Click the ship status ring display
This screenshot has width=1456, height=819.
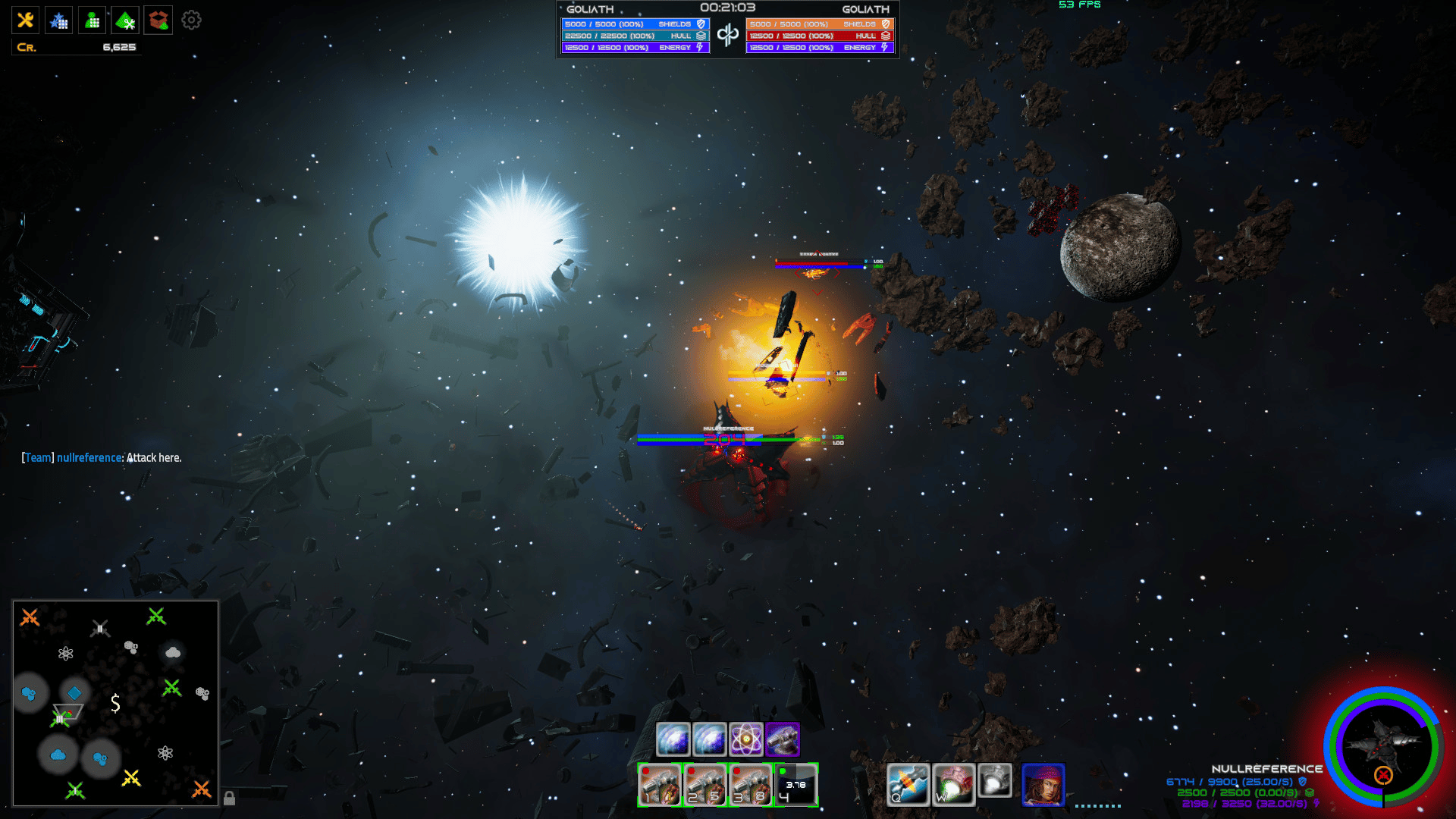(x=1383, y=746)
